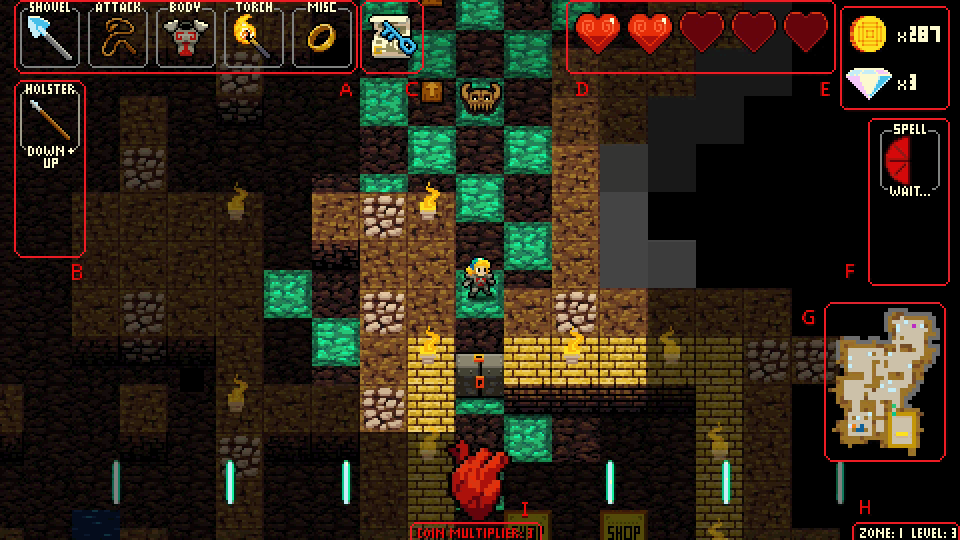Screen dimensions: 960x540
Task: Choose the Body armor slot
Action: (185, 37)
